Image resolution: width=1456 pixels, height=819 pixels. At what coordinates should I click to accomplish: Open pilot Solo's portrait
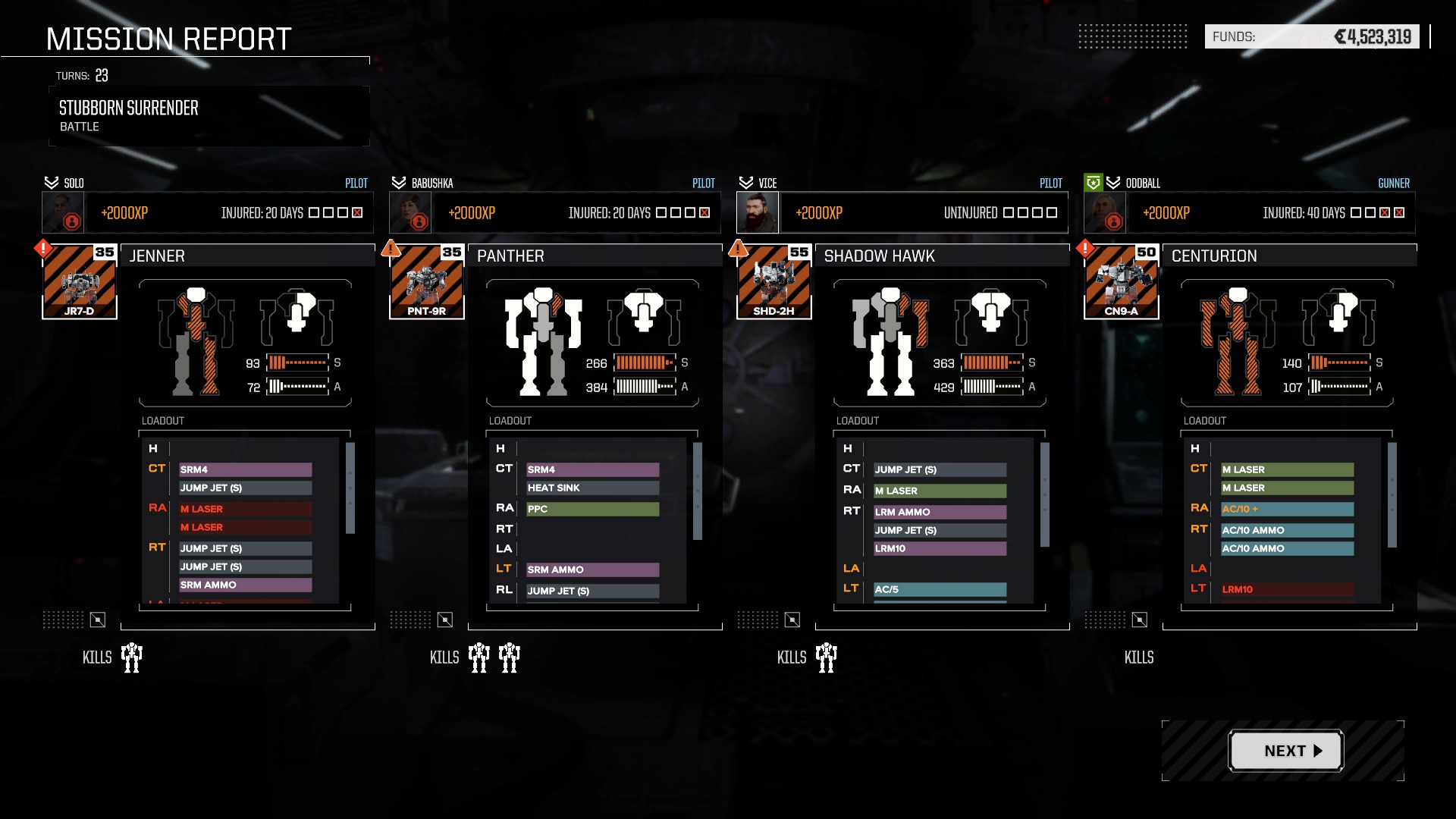63,213
